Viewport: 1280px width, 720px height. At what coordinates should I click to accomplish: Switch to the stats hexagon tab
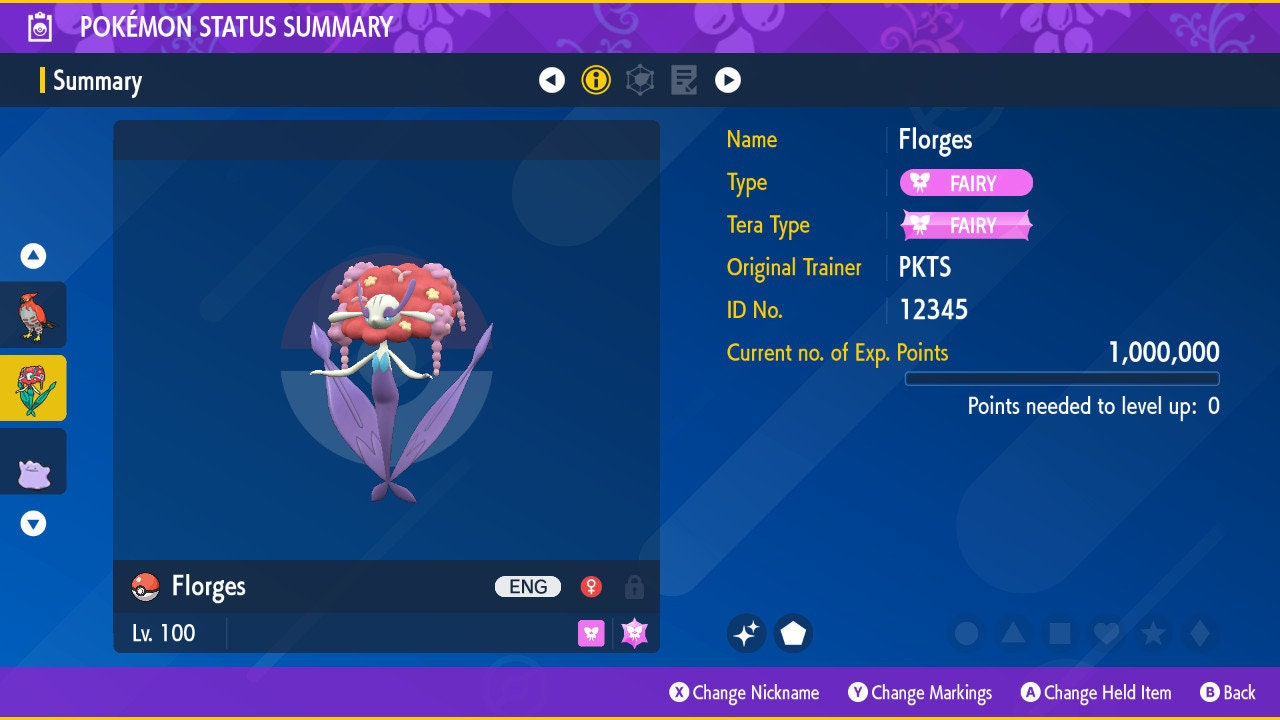[x=640, y=80]
